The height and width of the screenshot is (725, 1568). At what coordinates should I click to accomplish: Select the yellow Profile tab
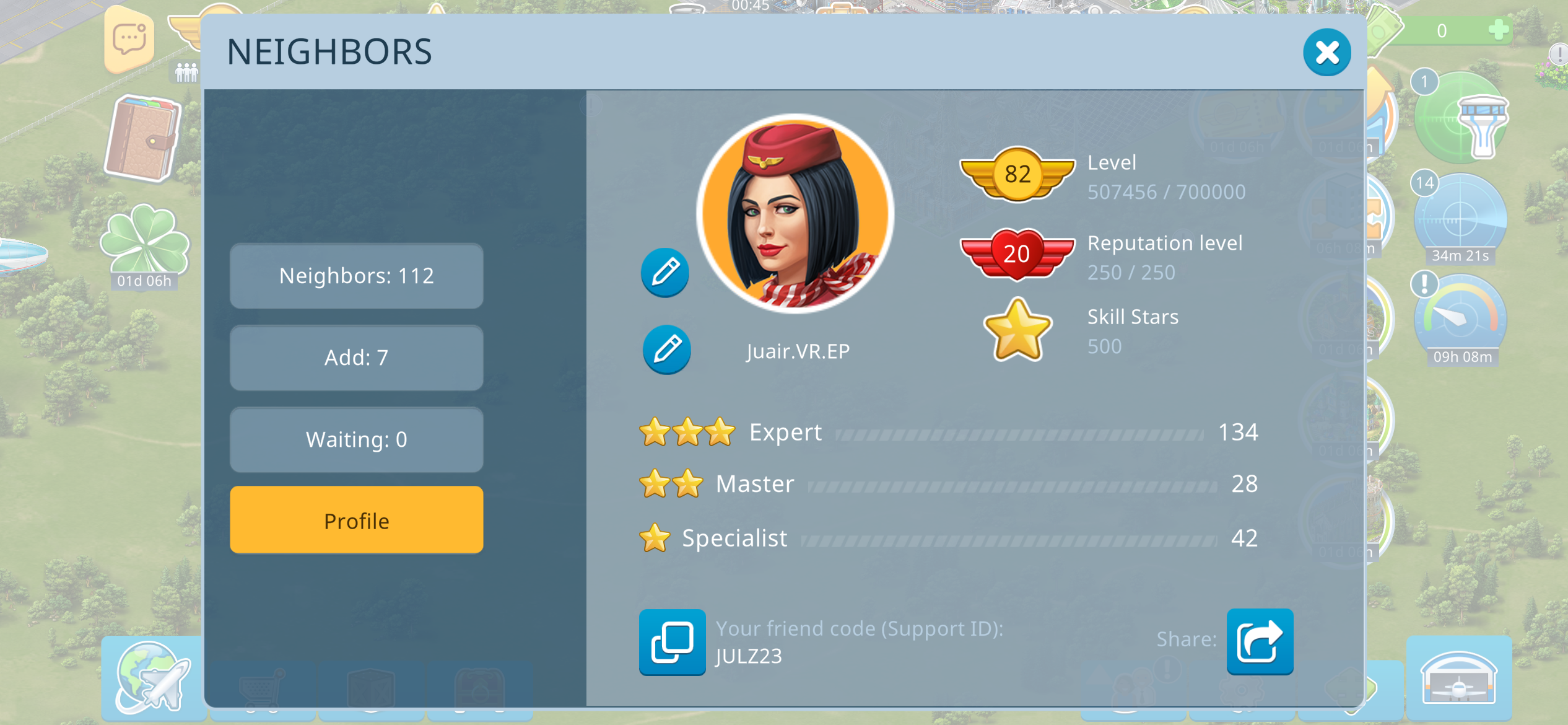356,521
